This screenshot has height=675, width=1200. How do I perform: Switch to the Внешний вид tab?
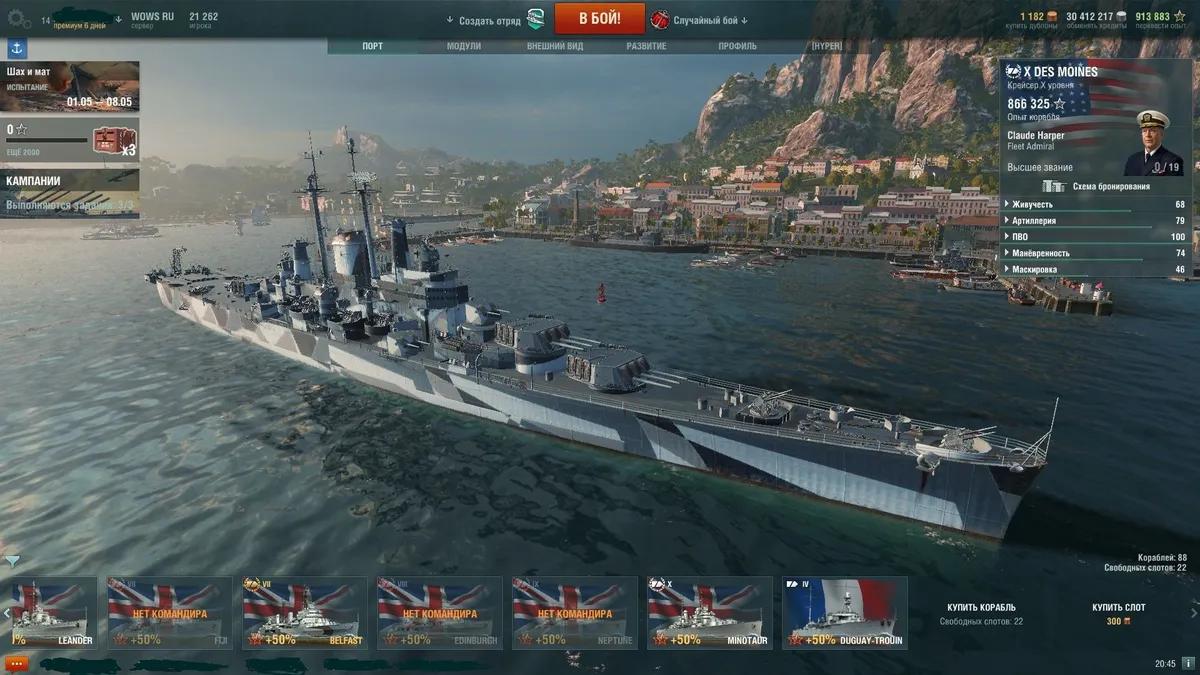point(555,46)
